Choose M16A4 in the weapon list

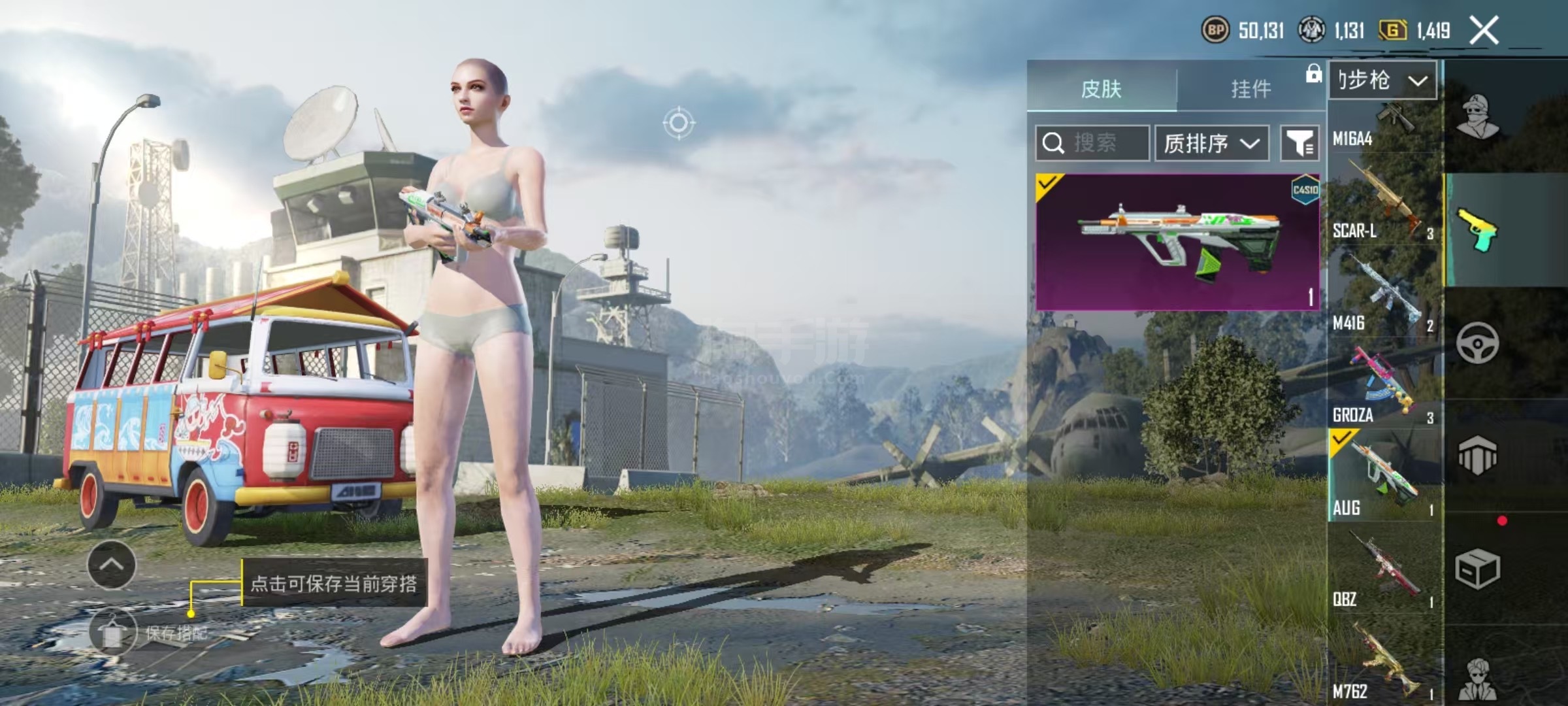(1384, 127)
